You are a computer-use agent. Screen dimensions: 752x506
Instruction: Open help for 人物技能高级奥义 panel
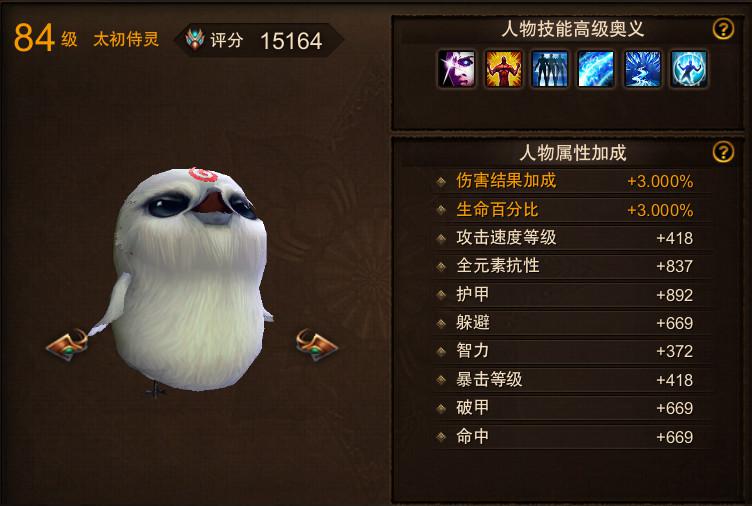[x=723, y=29]
